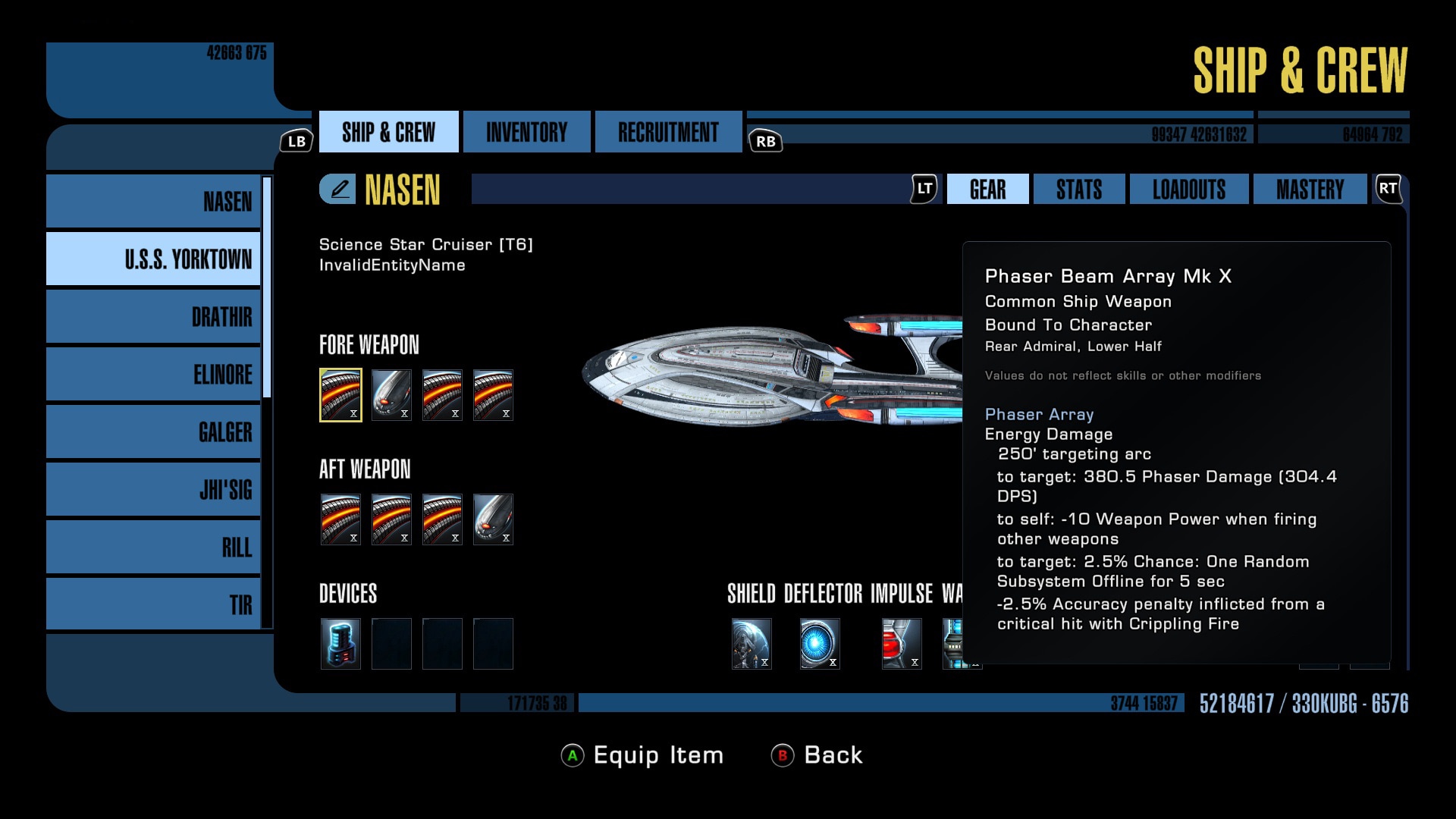Click the equipped device battery icon
Viewport: 1456px width, 819px height.
pyautogui.click(x=340, y=643)
